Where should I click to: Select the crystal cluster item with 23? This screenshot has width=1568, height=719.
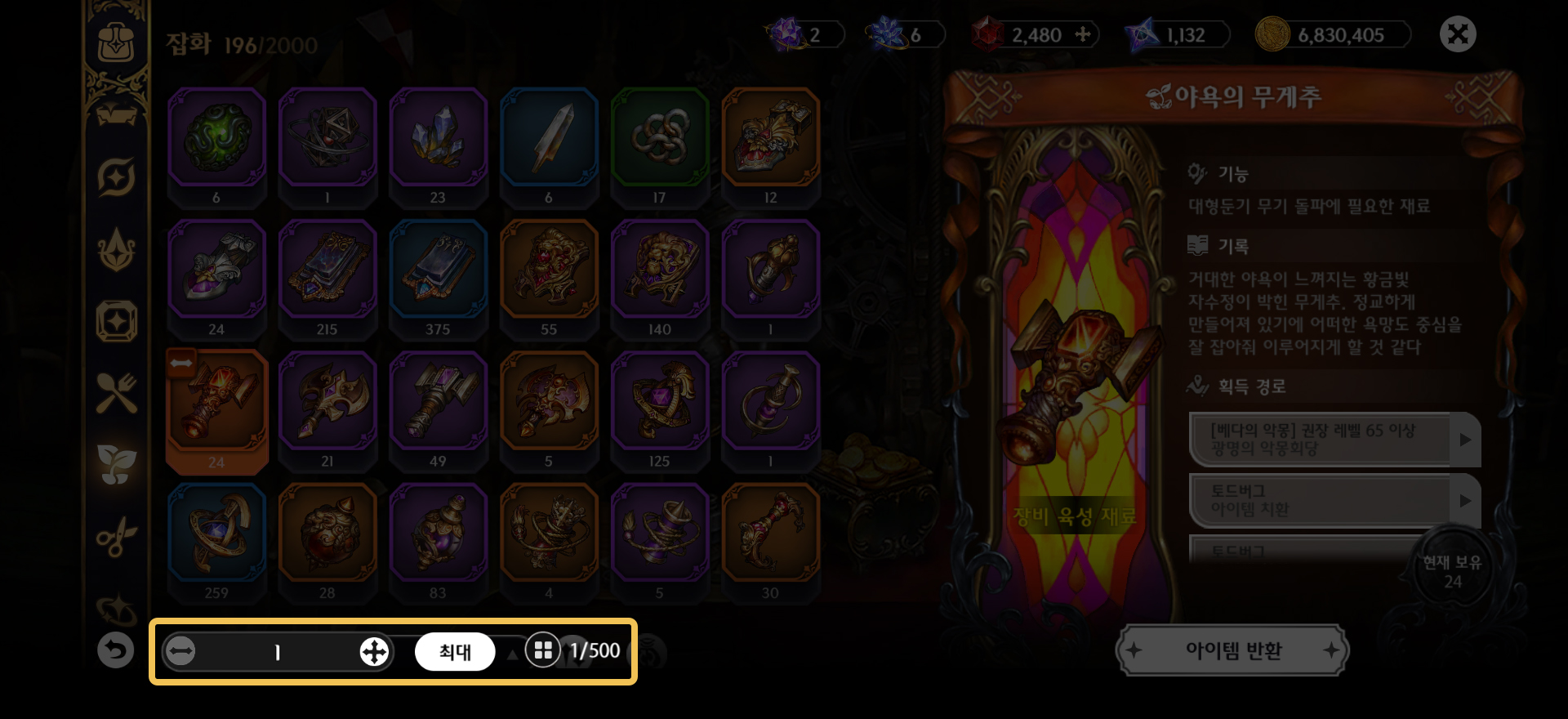point(439,137)
